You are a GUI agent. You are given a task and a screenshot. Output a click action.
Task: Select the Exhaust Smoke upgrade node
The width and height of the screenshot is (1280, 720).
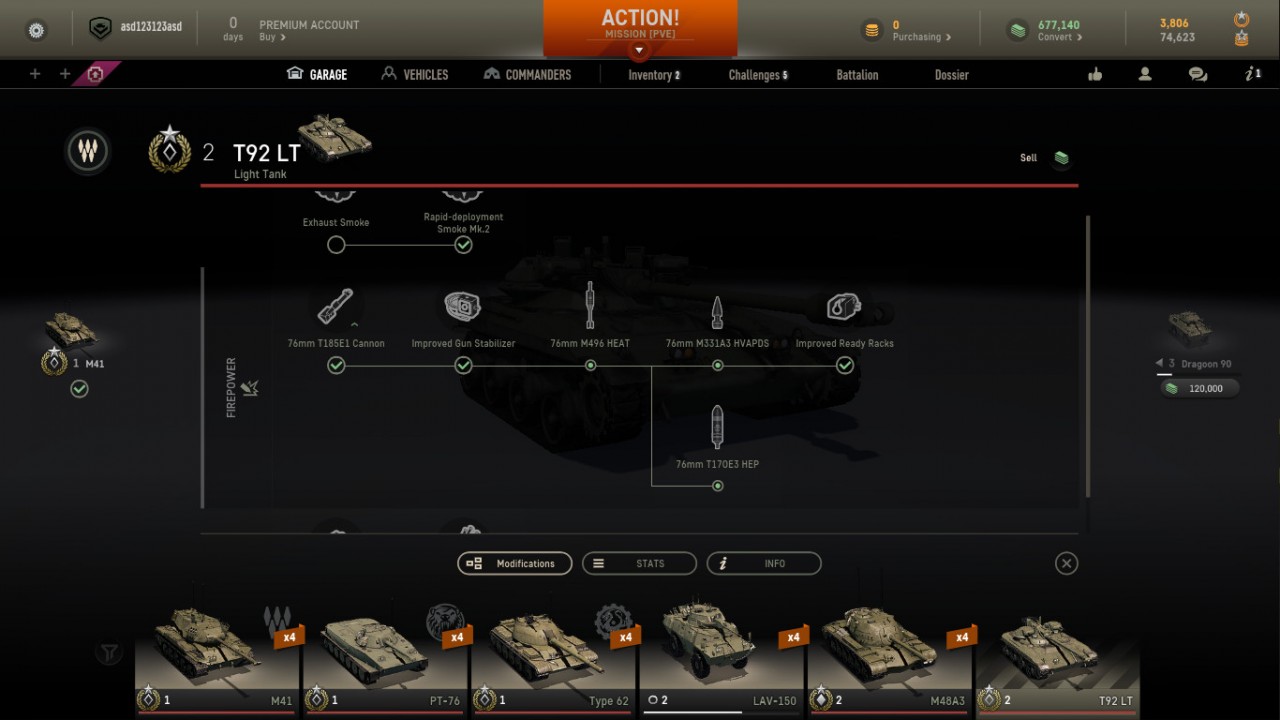[336, 245]
